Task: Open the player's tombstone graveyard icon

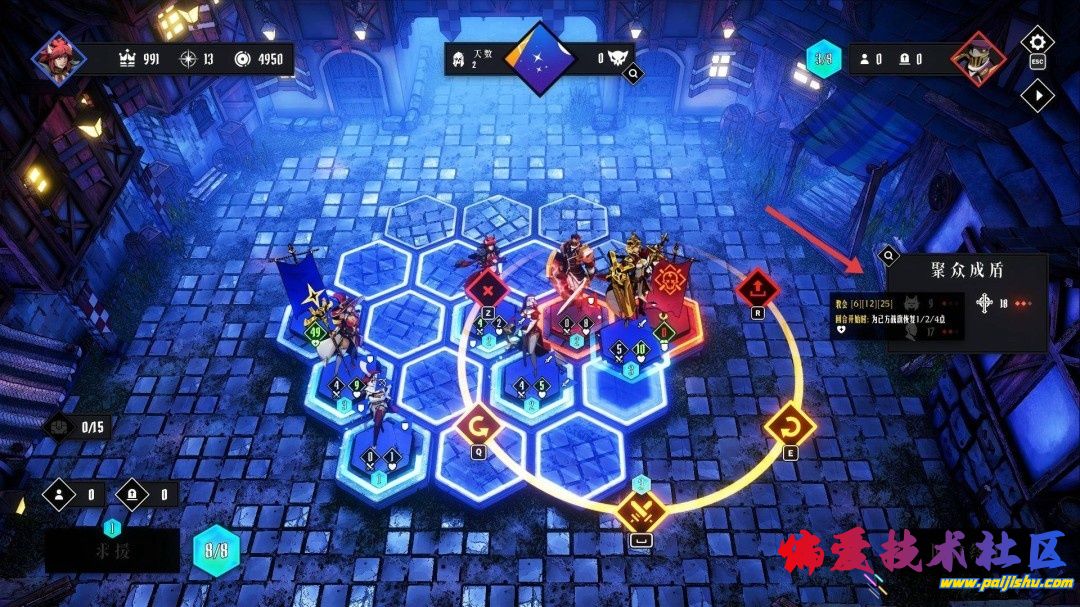Action: [133, 494]
